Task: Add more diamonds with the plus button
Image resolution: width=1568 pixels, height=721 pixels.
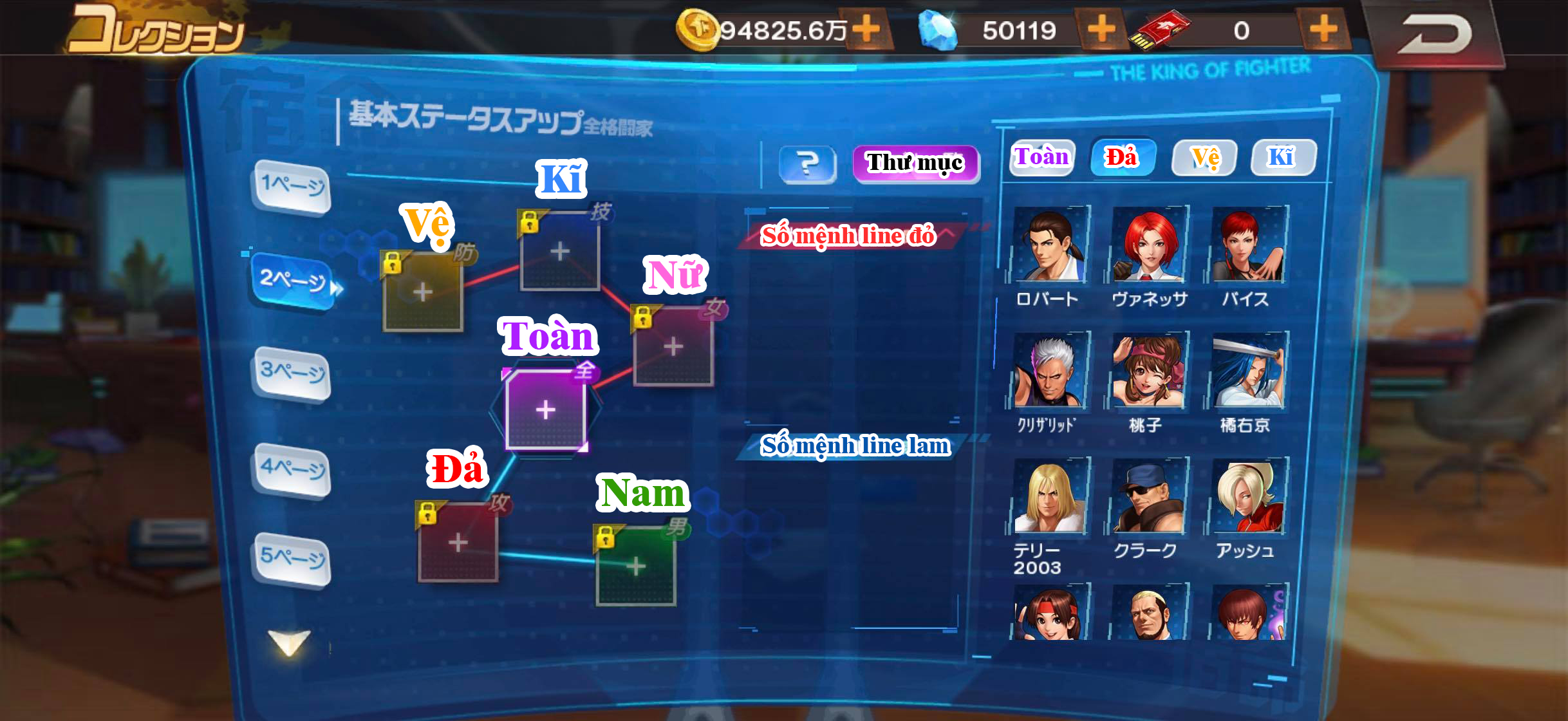Action: [1103, 28]
